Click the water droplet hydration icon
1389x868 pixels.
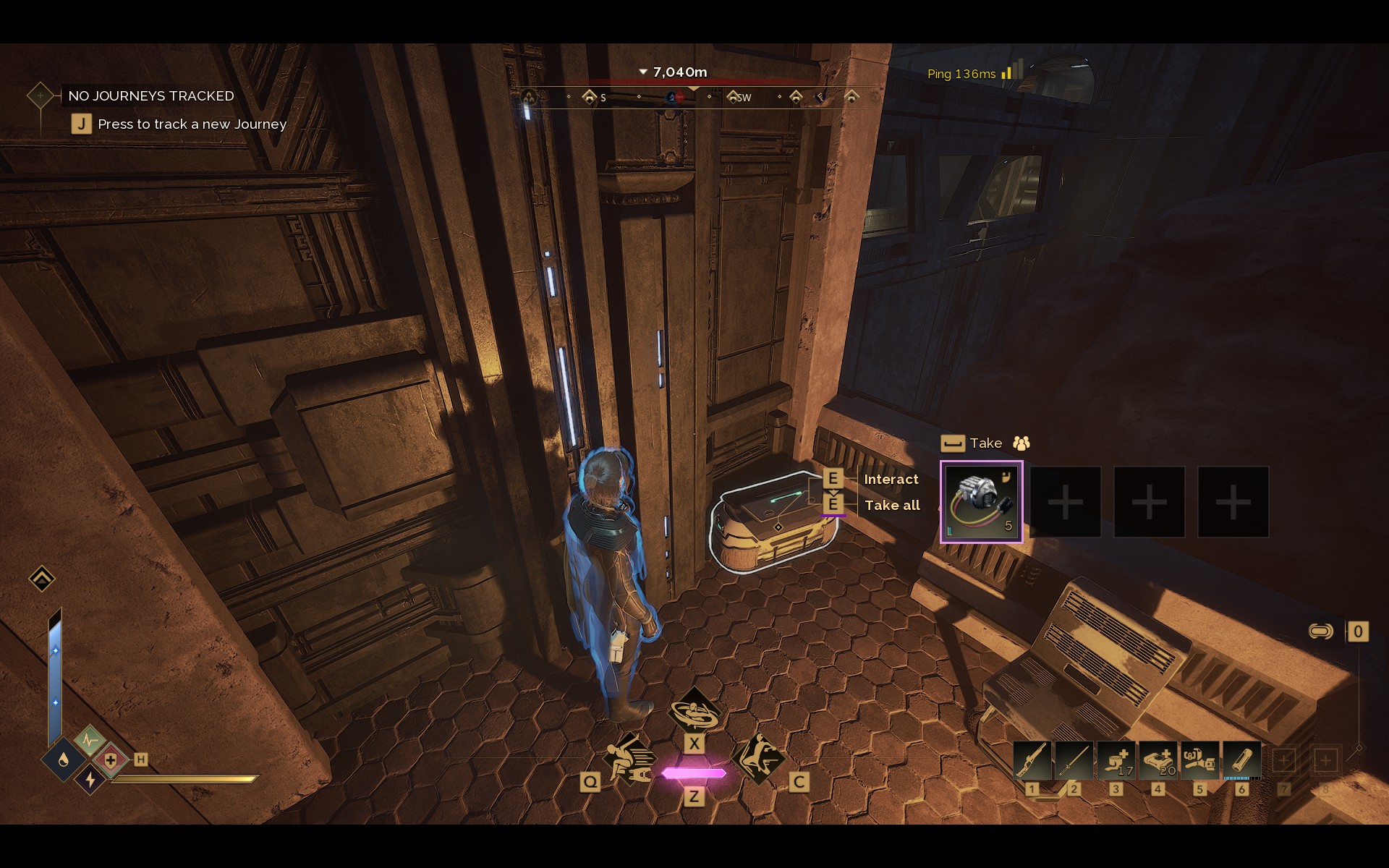[x=64, y=759]
